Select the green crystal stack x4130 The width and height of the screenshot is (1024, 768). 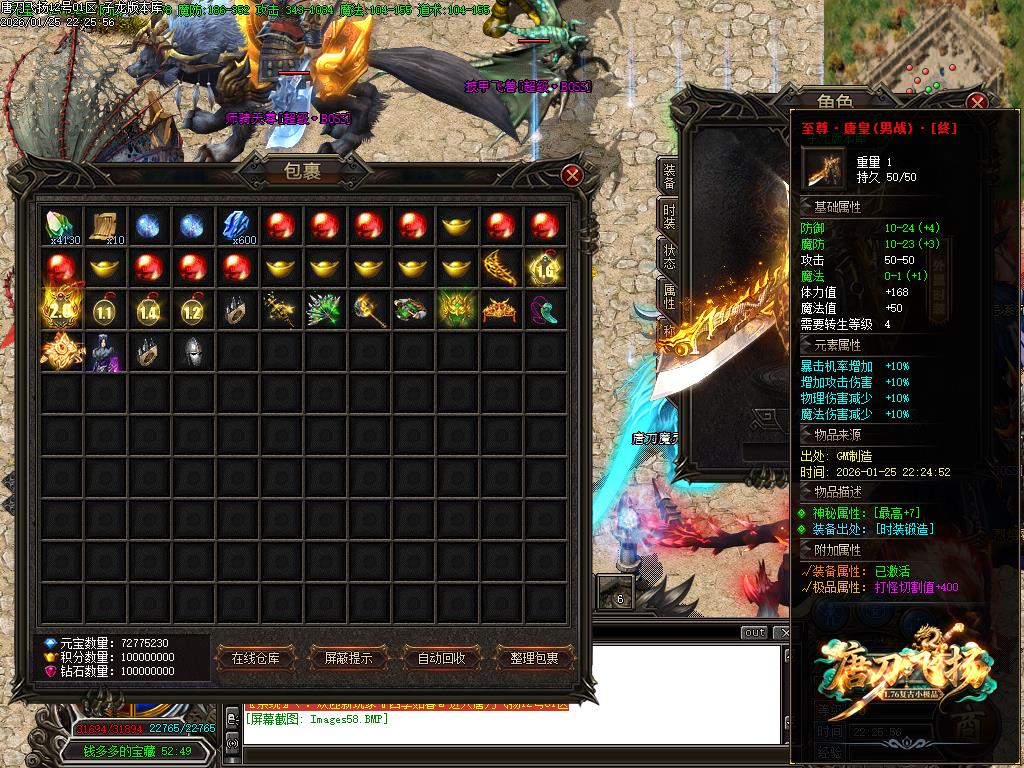click(x=62, y=225)
